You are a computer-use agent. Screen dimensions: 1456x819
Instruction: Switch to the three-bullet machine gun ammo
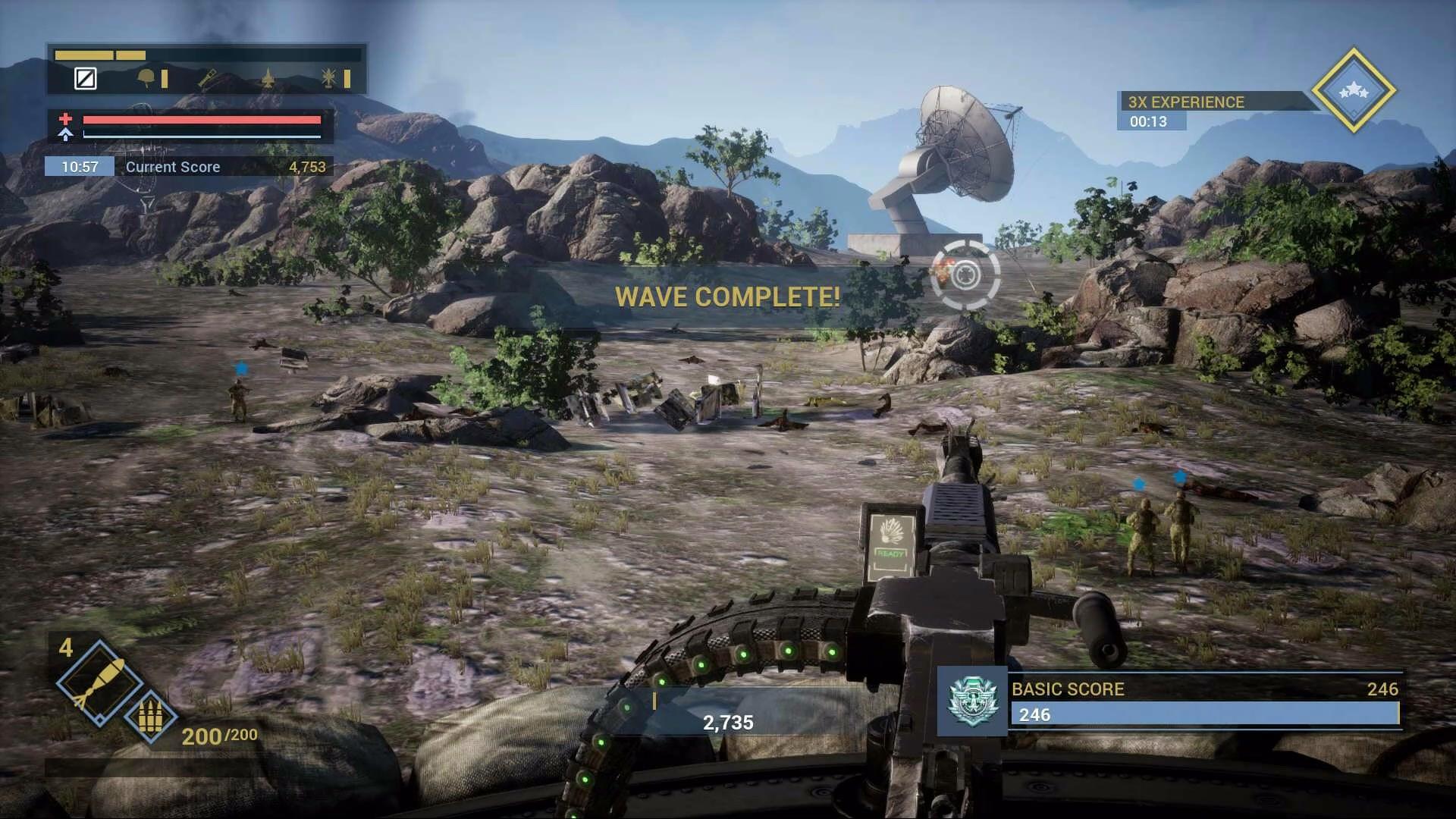[149, 716]
